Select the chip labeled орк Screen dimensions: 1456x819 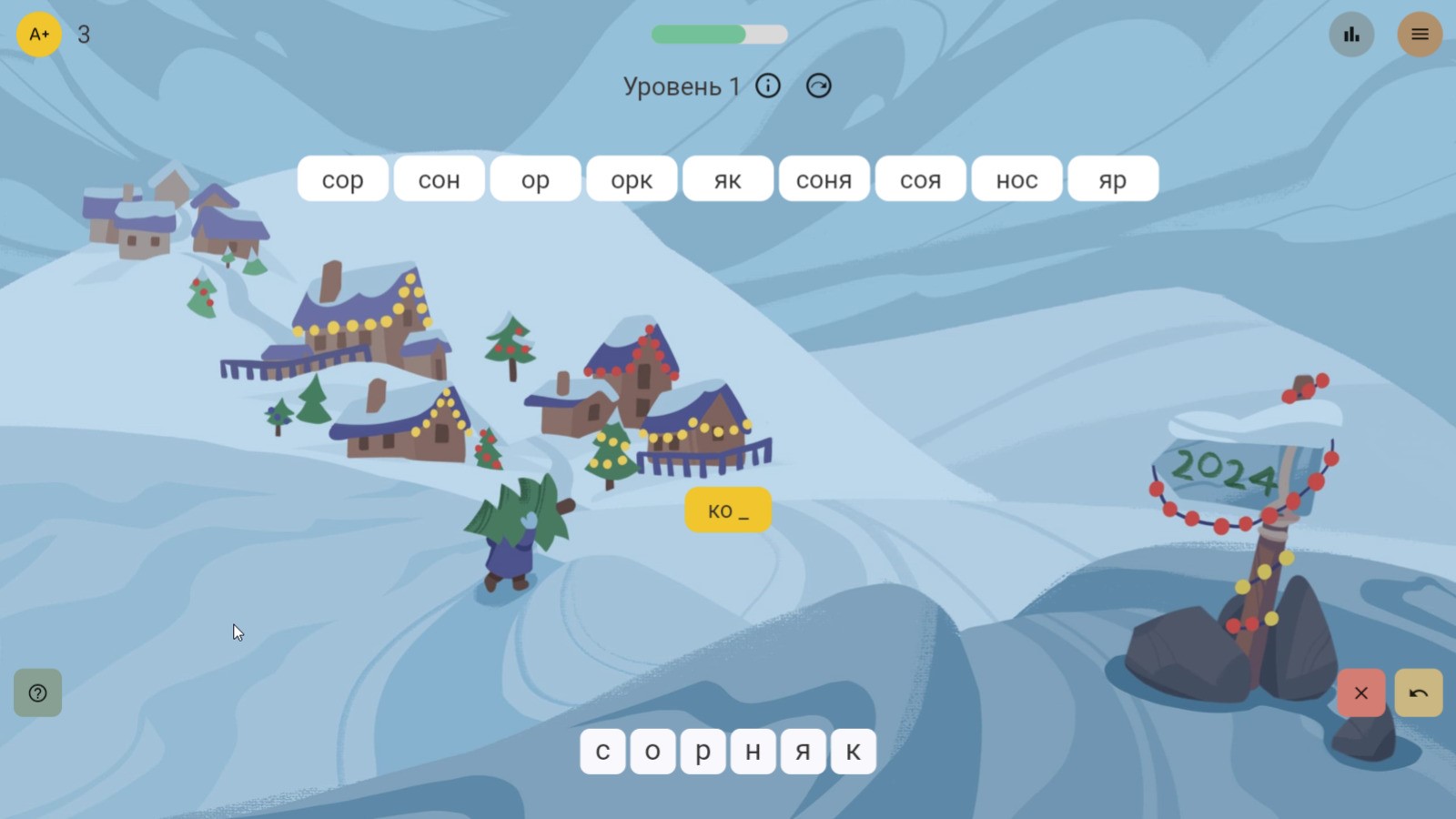pyautogui.click(x=631, y=178)
